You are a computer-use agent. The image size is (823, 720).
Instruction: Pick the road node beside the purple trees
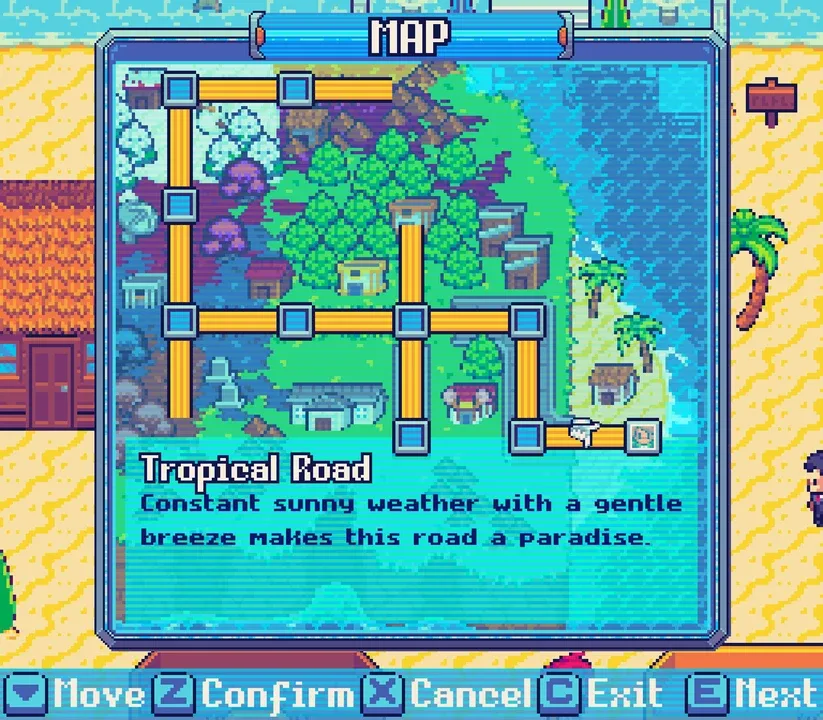(x=180, y=206)
